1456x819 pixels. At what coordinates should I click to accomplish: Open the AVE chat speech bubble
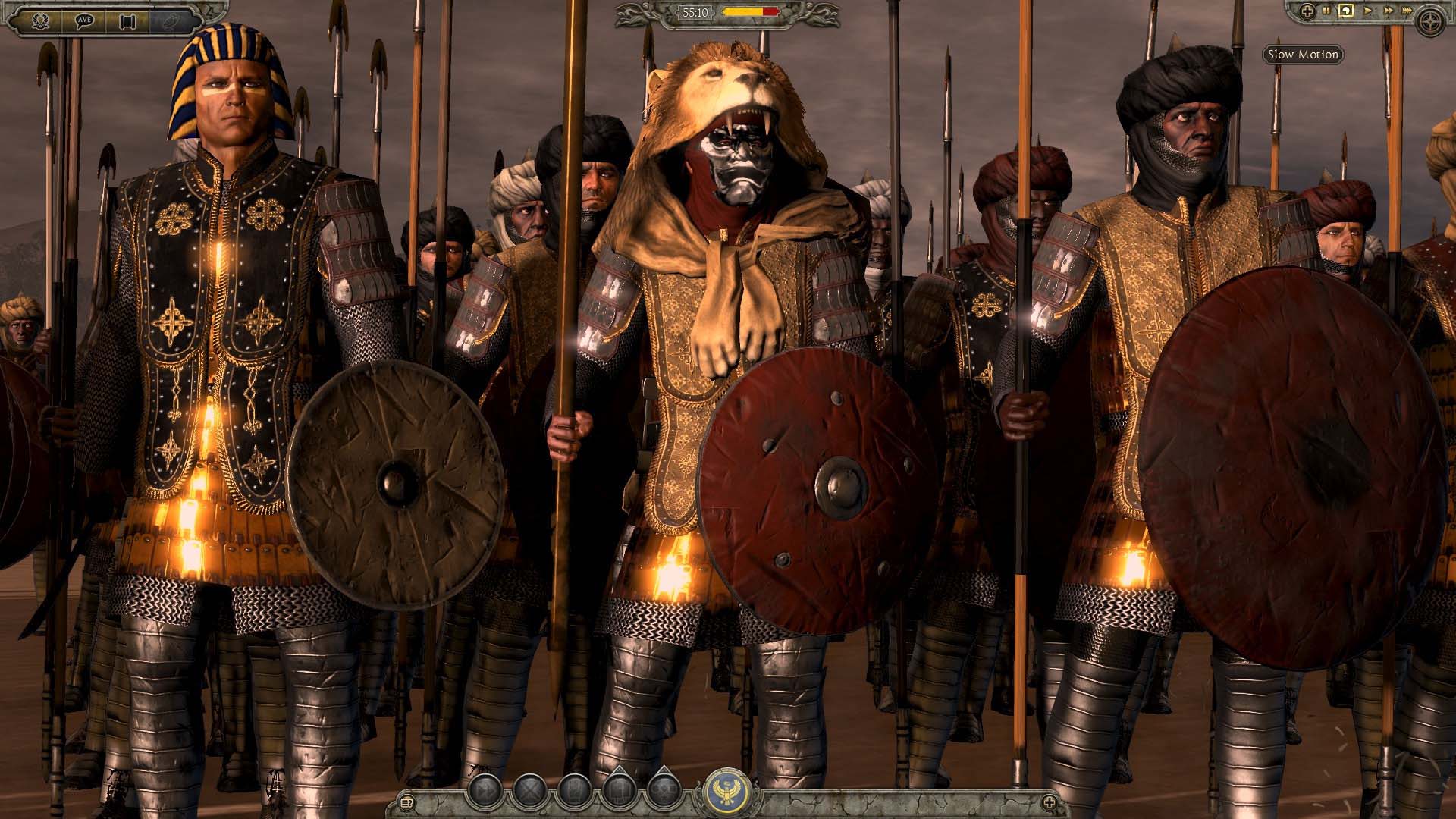[84, 20]
